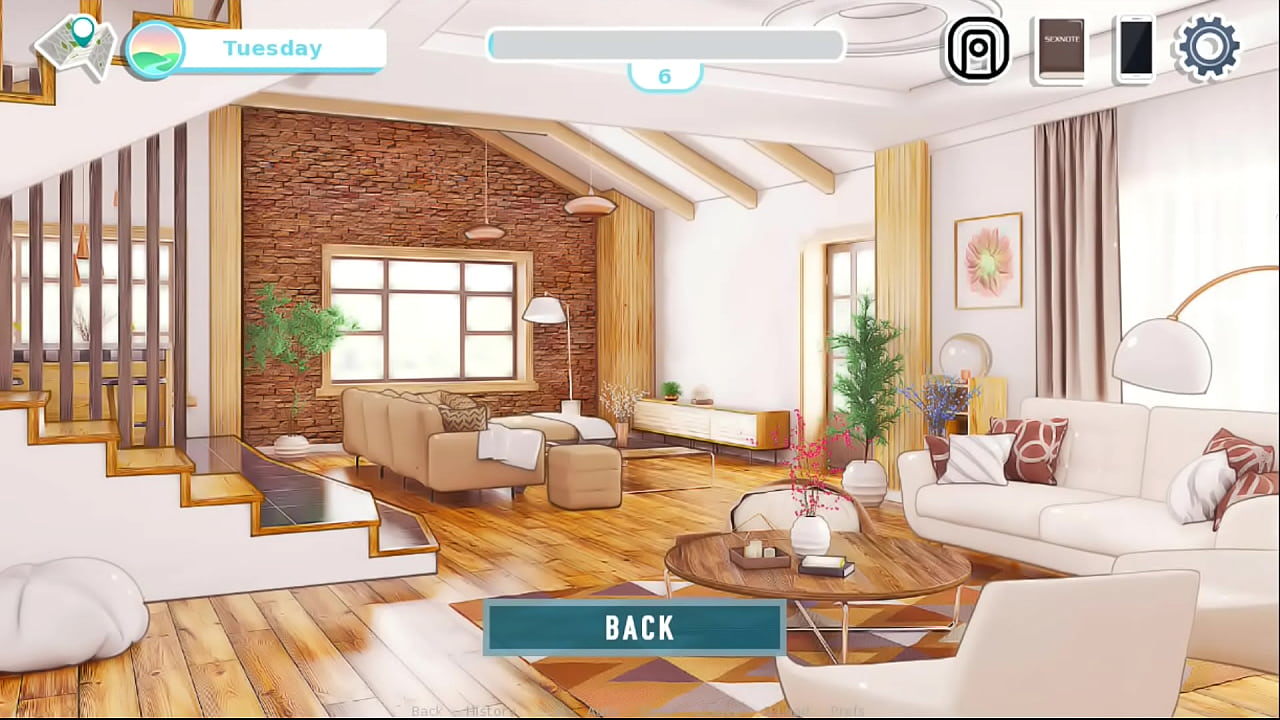Click the faint Prefs quick-menu link
Screen dimensions: 1280x720
(847, 711)
